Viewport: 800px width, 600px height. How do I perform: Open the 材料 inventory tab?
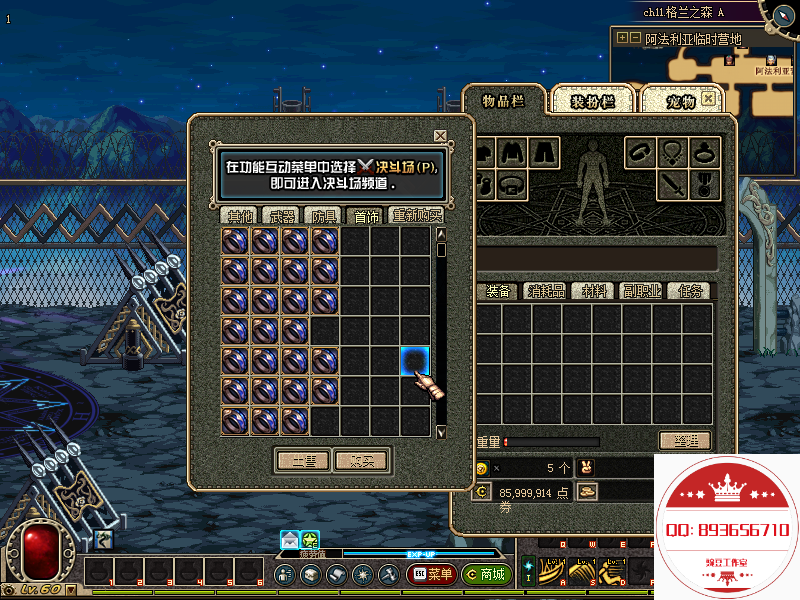(595, 291)
